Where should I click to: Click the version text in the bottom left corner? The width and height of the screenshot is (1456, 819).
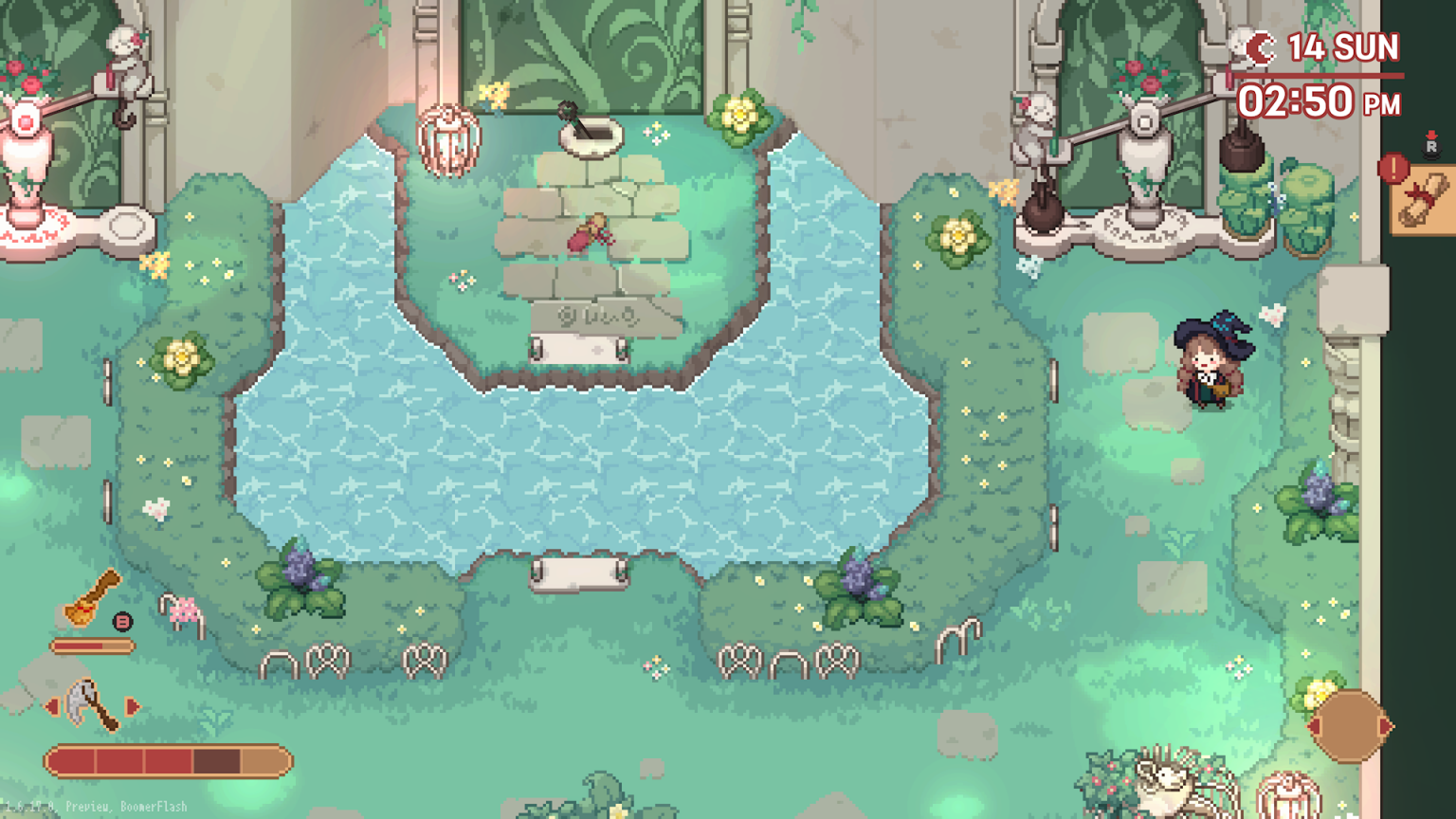coord(95,805)
